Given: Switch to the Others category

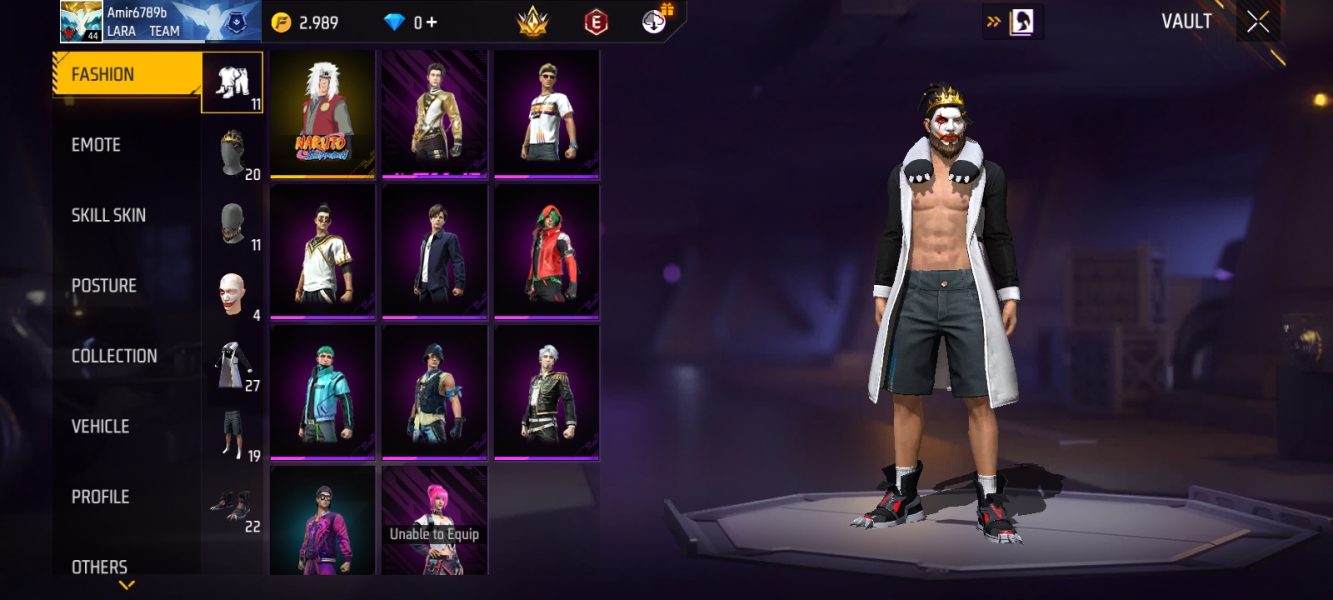Looking at the screenshot, I should pyautogui.click(x=99, y=567).
